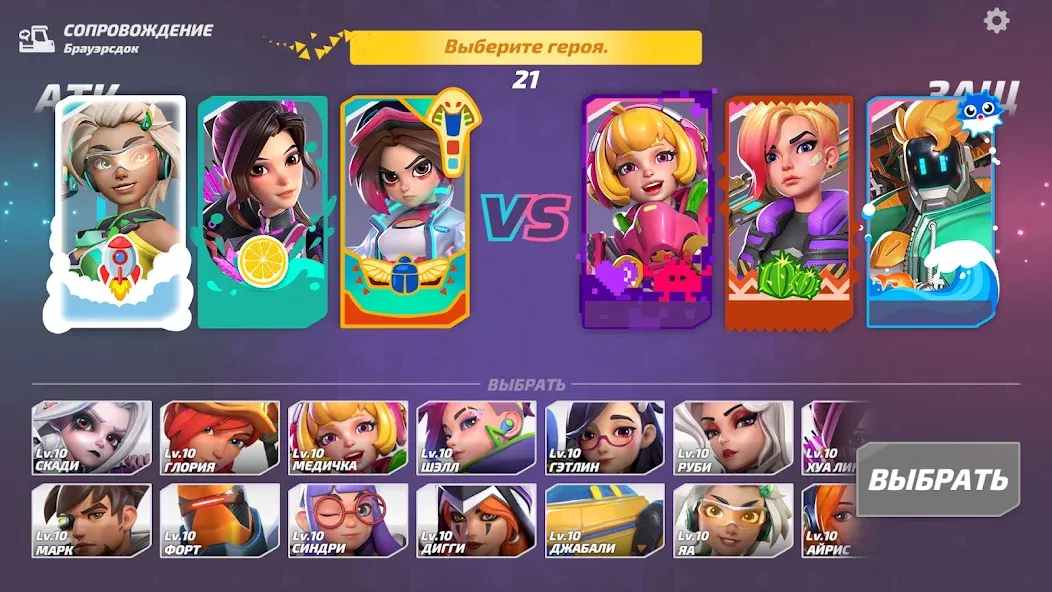
Task: Choose hero Марк
Action: tap(92, 521)
